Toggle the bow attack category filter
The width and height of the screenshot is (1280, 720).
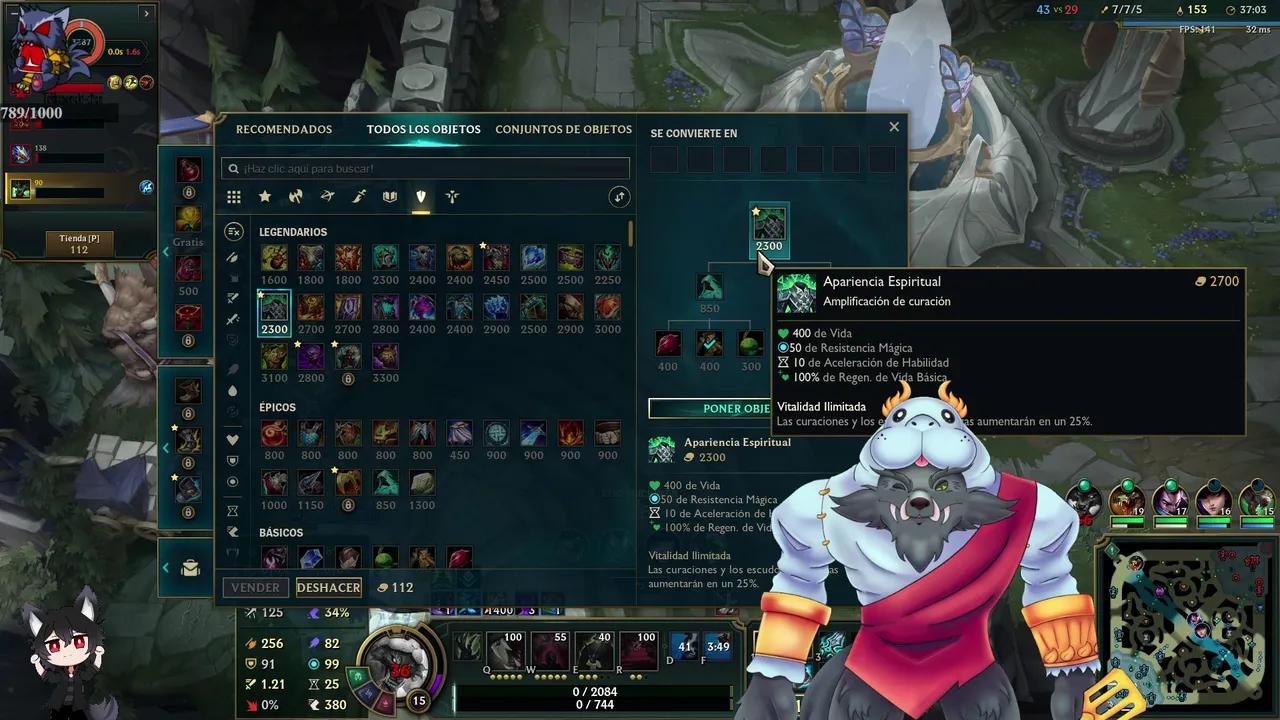(x=327, y=197)
